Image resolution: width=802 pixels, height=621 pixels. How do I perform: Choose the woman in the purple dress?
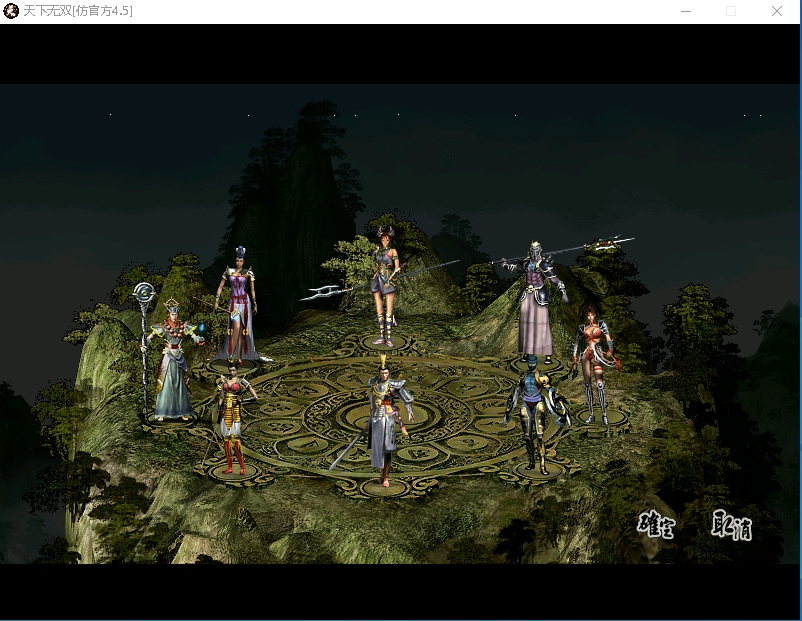pyautogui.click(x=238, y=305)
